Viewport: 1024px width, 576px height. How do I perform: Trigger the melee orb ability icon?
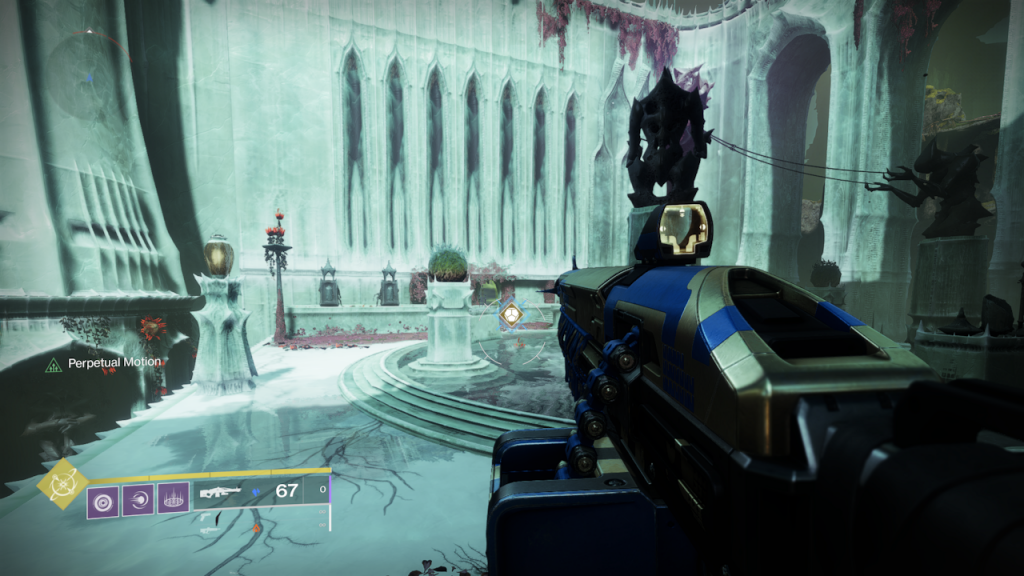click(138, 497)
